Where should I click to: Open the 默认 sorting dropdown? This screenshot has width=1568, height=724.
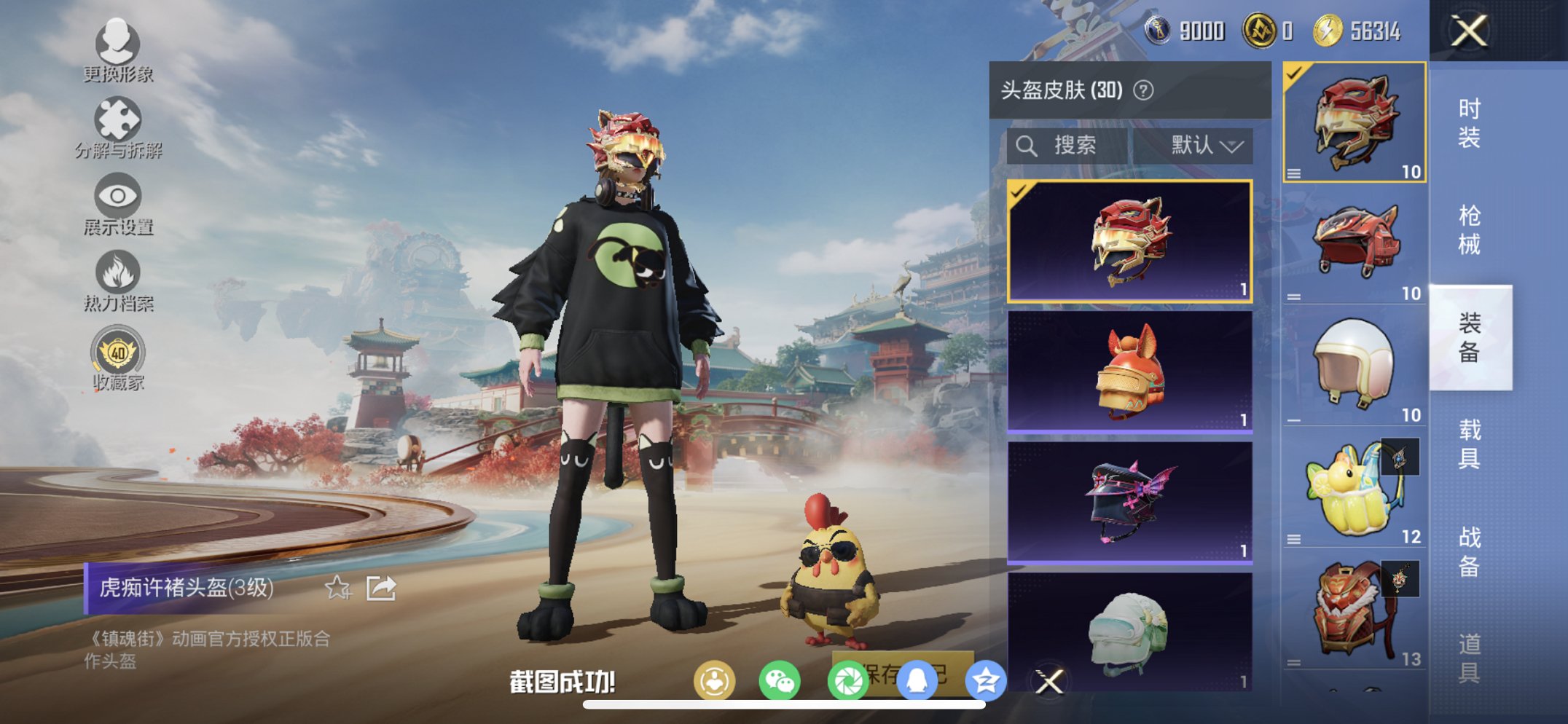point(1204,146)
